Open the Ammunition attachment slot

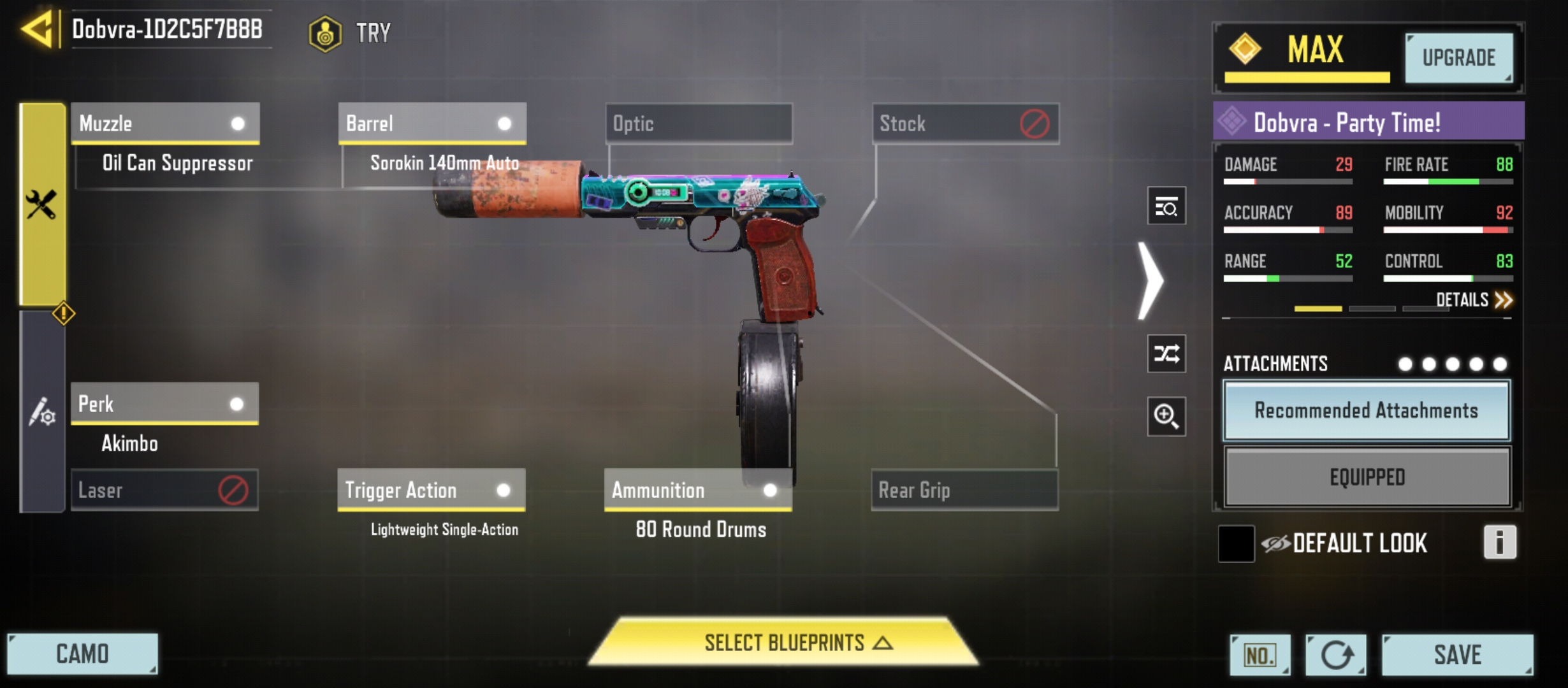coord(698,490)
